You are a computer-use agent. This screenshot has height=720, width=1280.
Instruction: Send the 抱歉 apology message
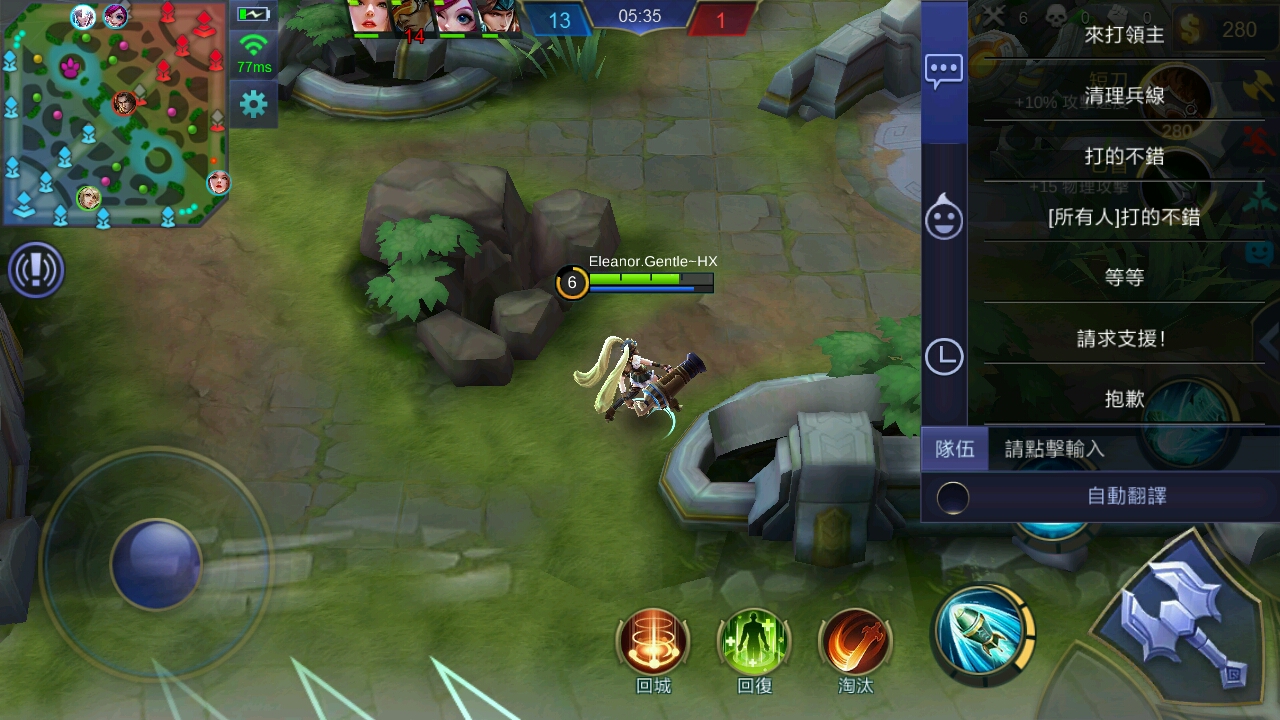pos(1125,398)
